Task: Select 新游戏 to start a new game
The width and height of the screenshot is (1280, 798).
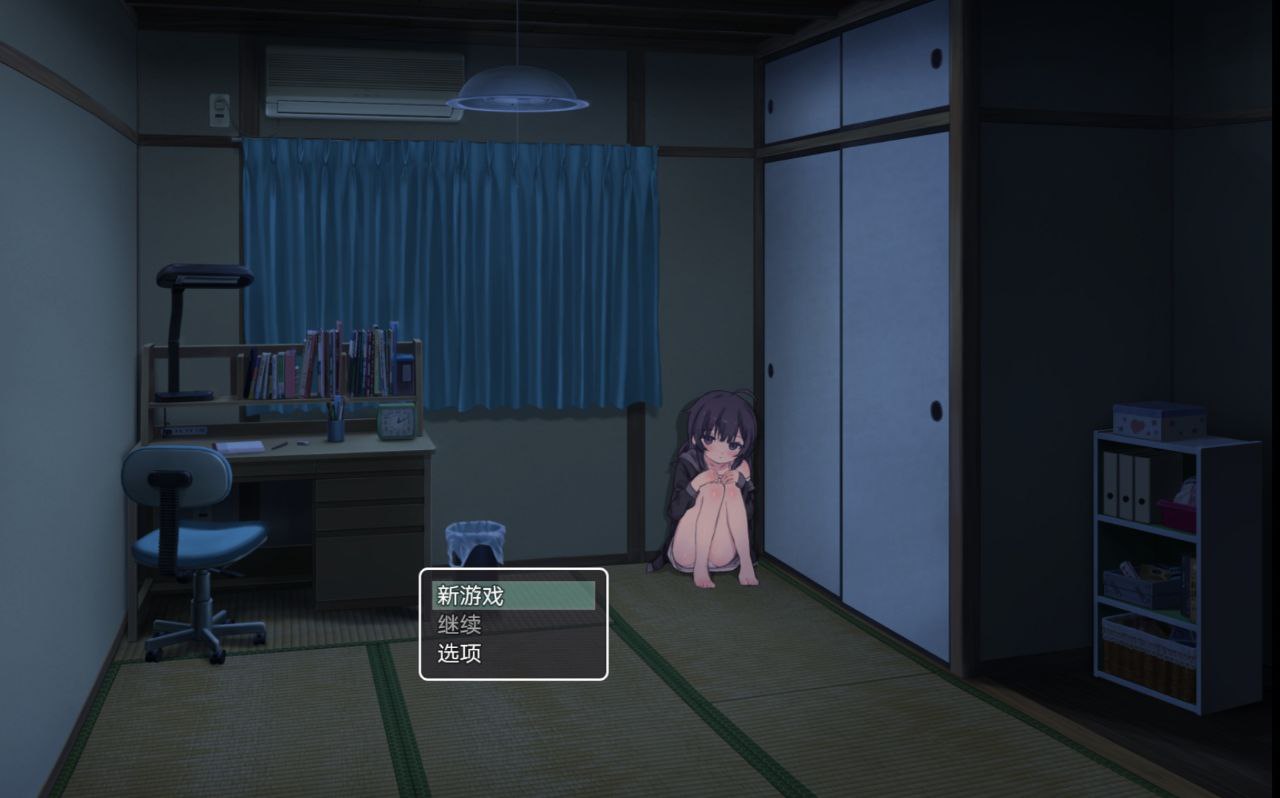Action: tap(470, 594)
